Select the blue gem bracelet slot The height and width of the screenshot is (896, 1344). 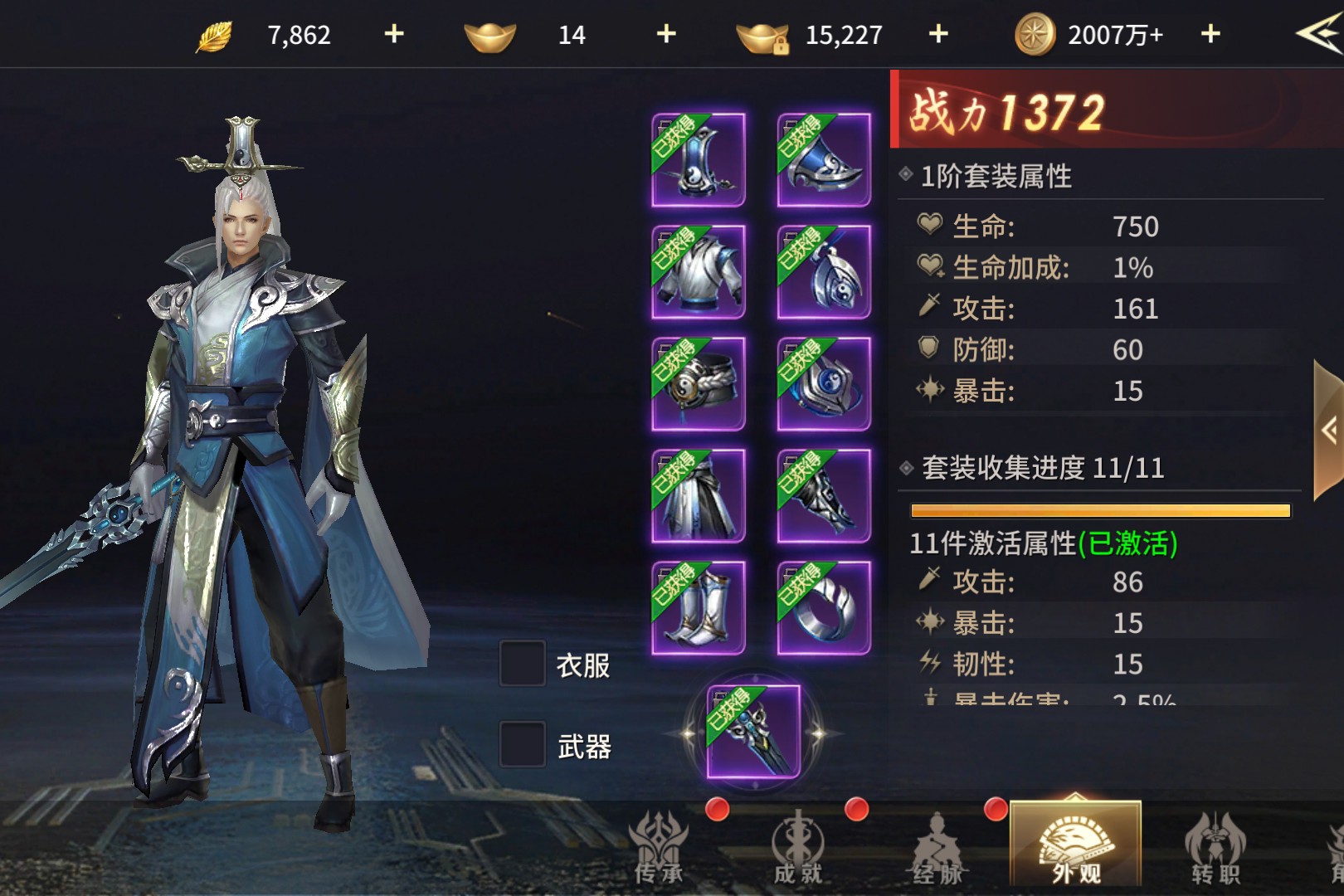824,384
